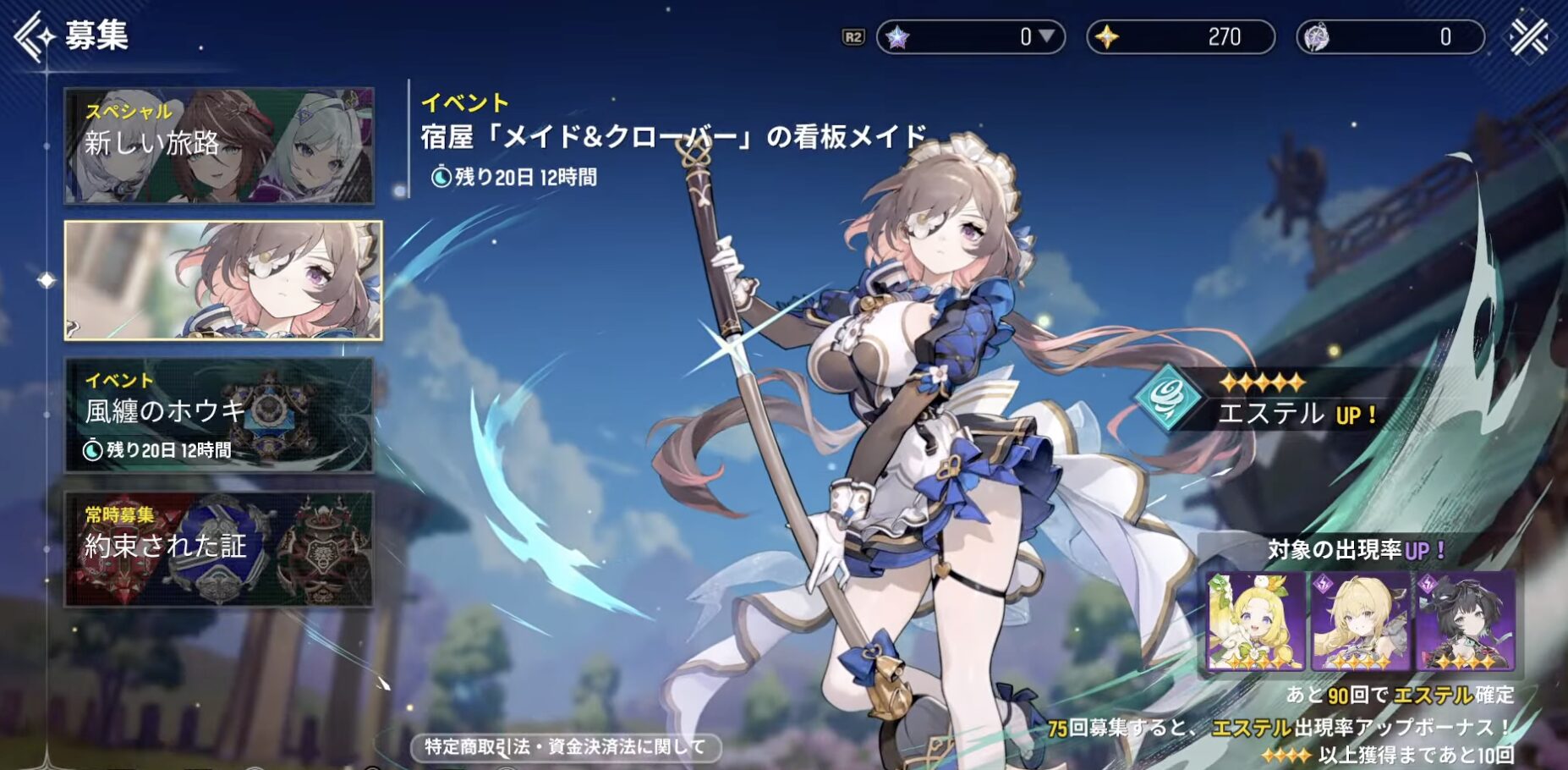This screenshot has width=1568, height=770.
Task: Close the recruitment screen with the X
Action: coord(1530,36)
